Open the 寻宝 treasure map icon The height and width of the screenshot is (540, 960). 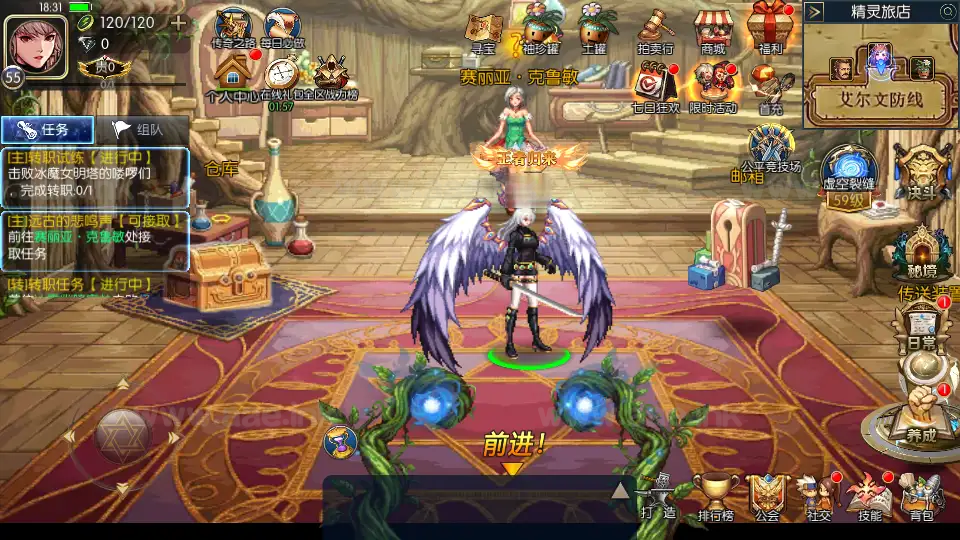click(x=485, y=30)
